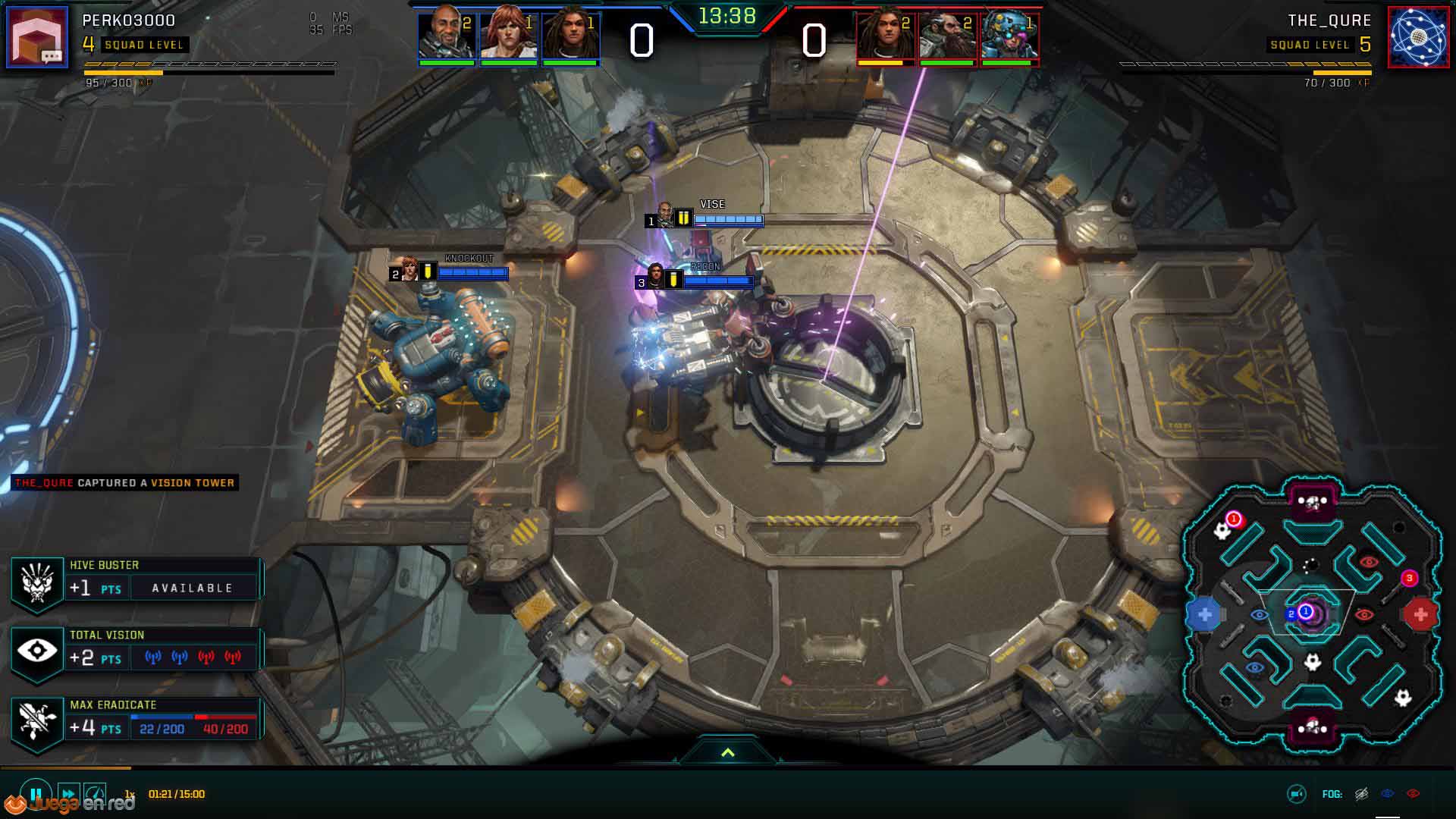Viewport: 1456px width, 819px height.
Task: Disable fog with the crossed-out eye
Action: (1362, 794)
